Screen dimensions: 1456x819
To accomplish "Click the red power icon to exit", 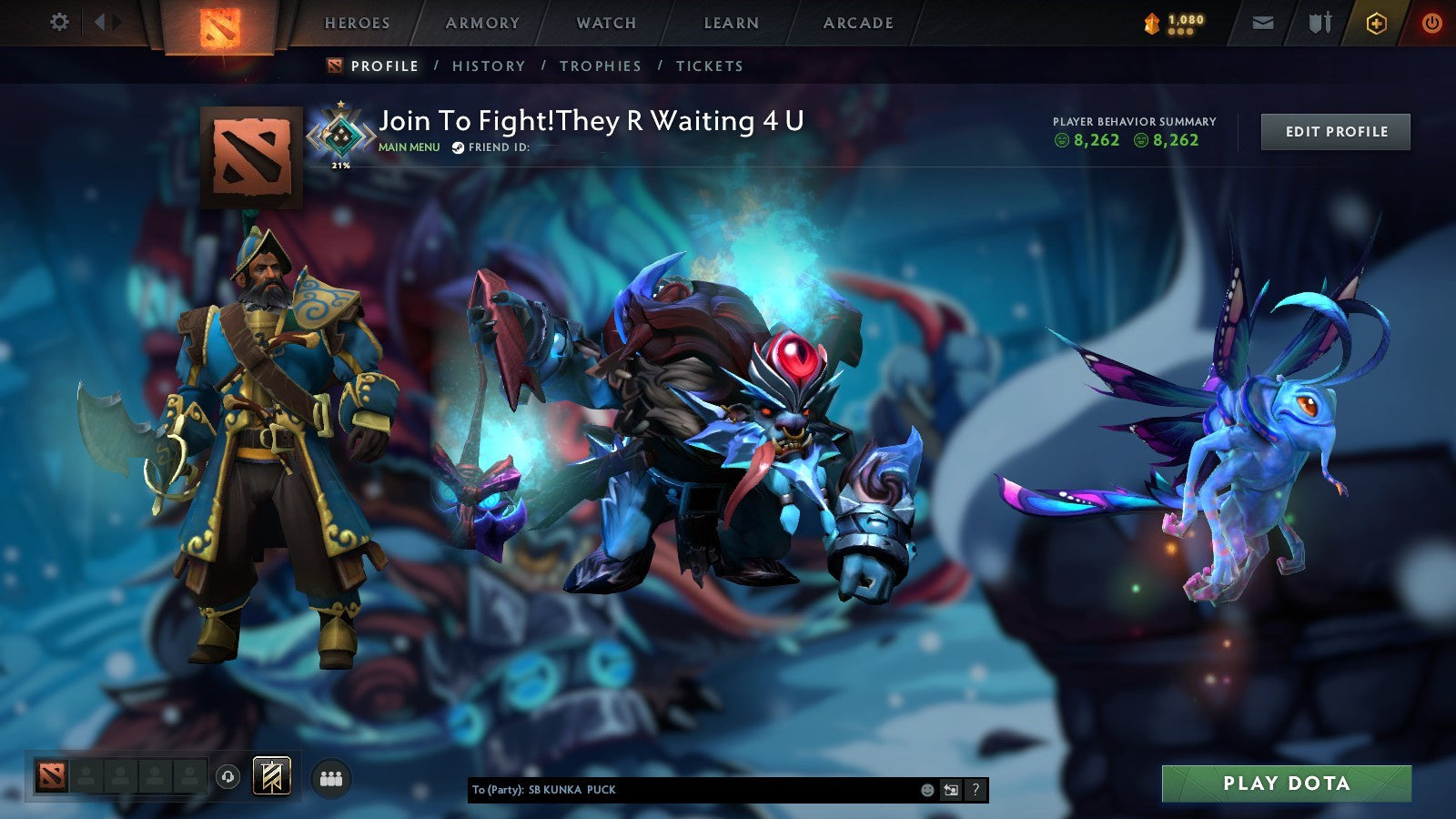I will click(1434, 22).
